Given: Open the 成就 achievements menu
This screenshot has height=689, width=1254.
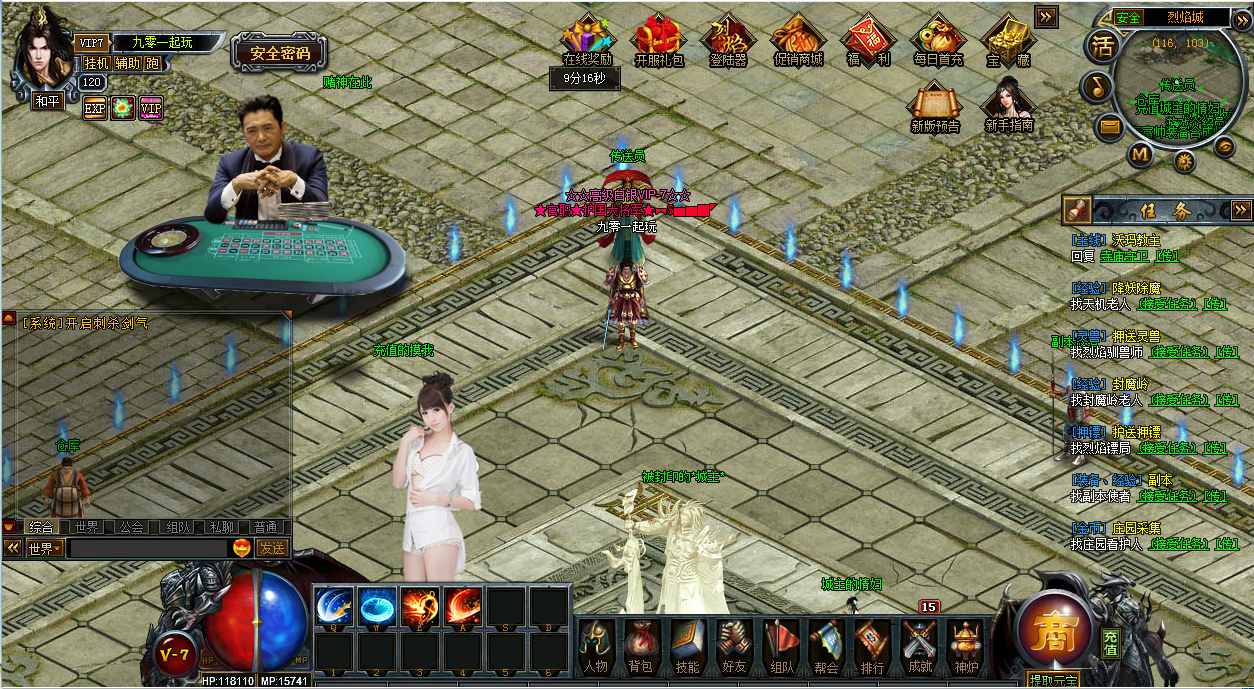Looking at the screenshot, I should [918, 645].
